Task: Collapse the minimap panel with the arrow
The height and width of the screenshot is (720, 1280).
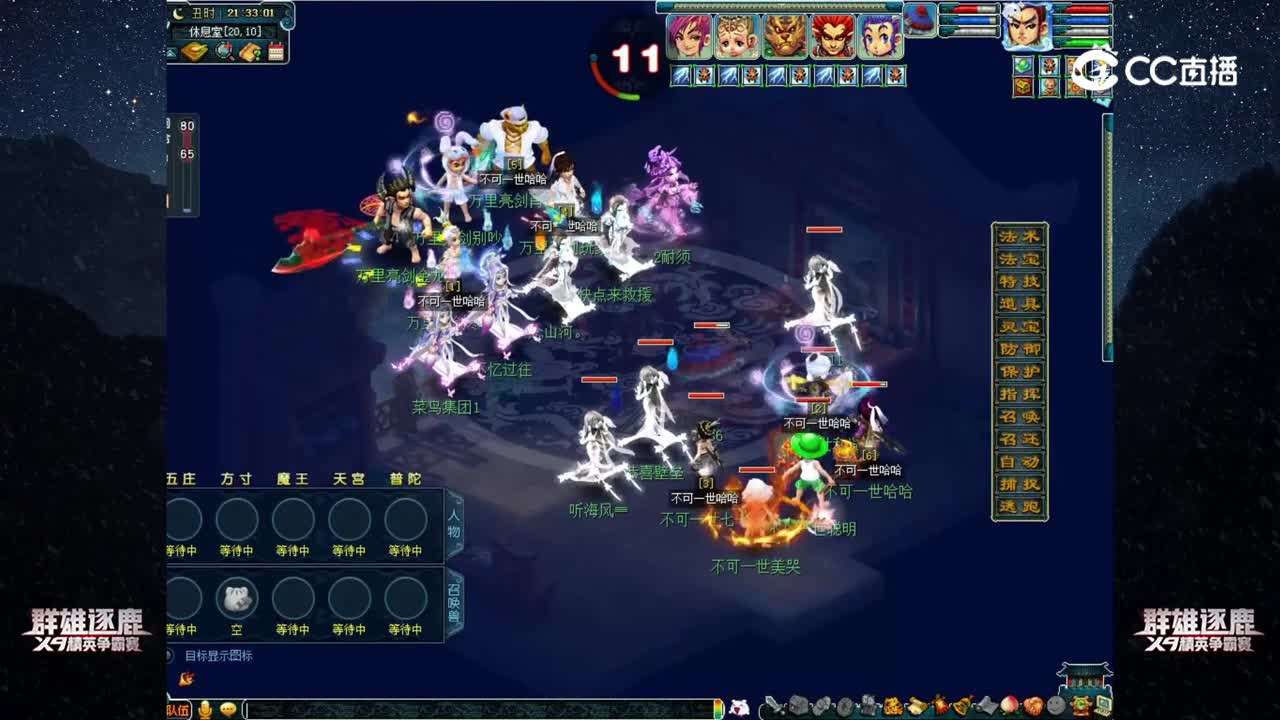Action: point(170,53)
